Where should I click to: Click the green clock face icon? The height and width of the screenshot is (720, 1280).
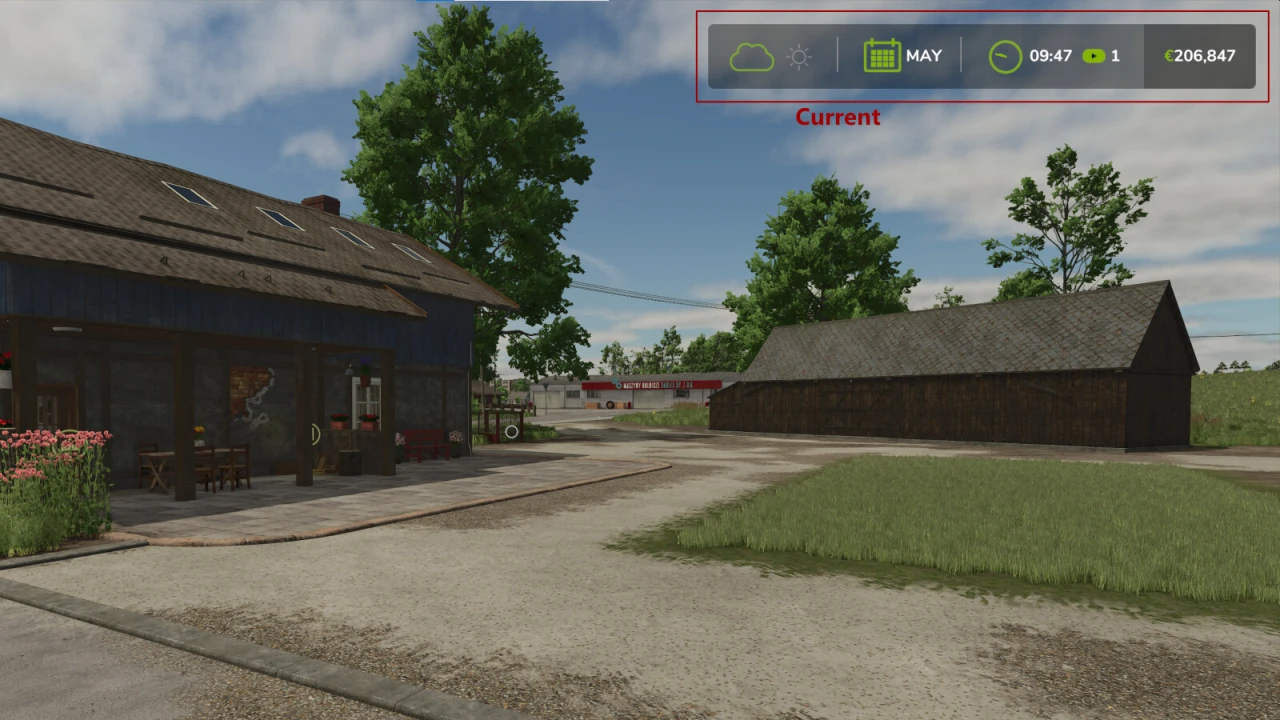(1004, 56)
